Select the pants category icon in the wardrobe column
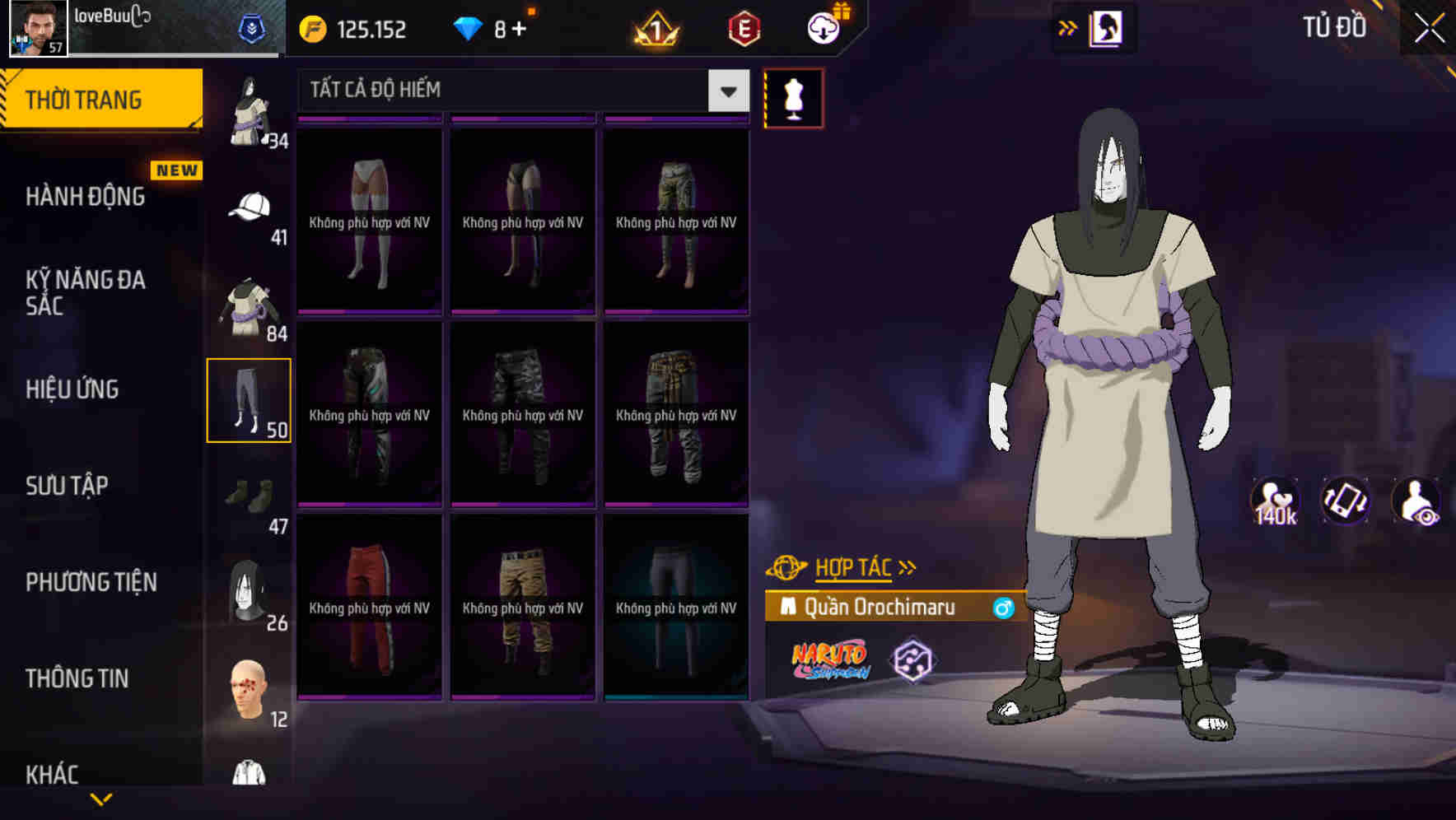 (250, 399)
